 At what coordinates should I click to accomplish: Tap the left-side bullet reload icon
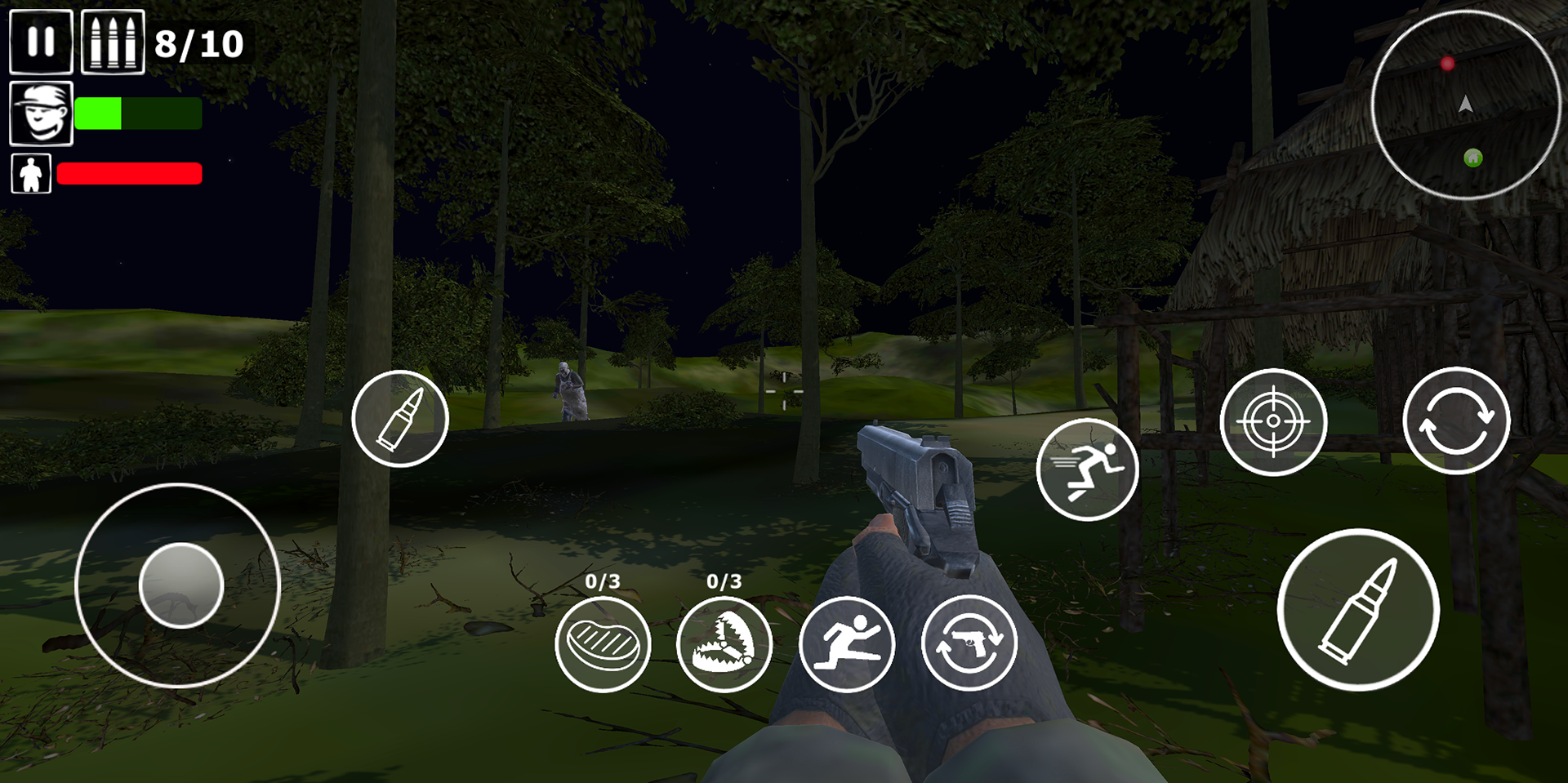401,419
